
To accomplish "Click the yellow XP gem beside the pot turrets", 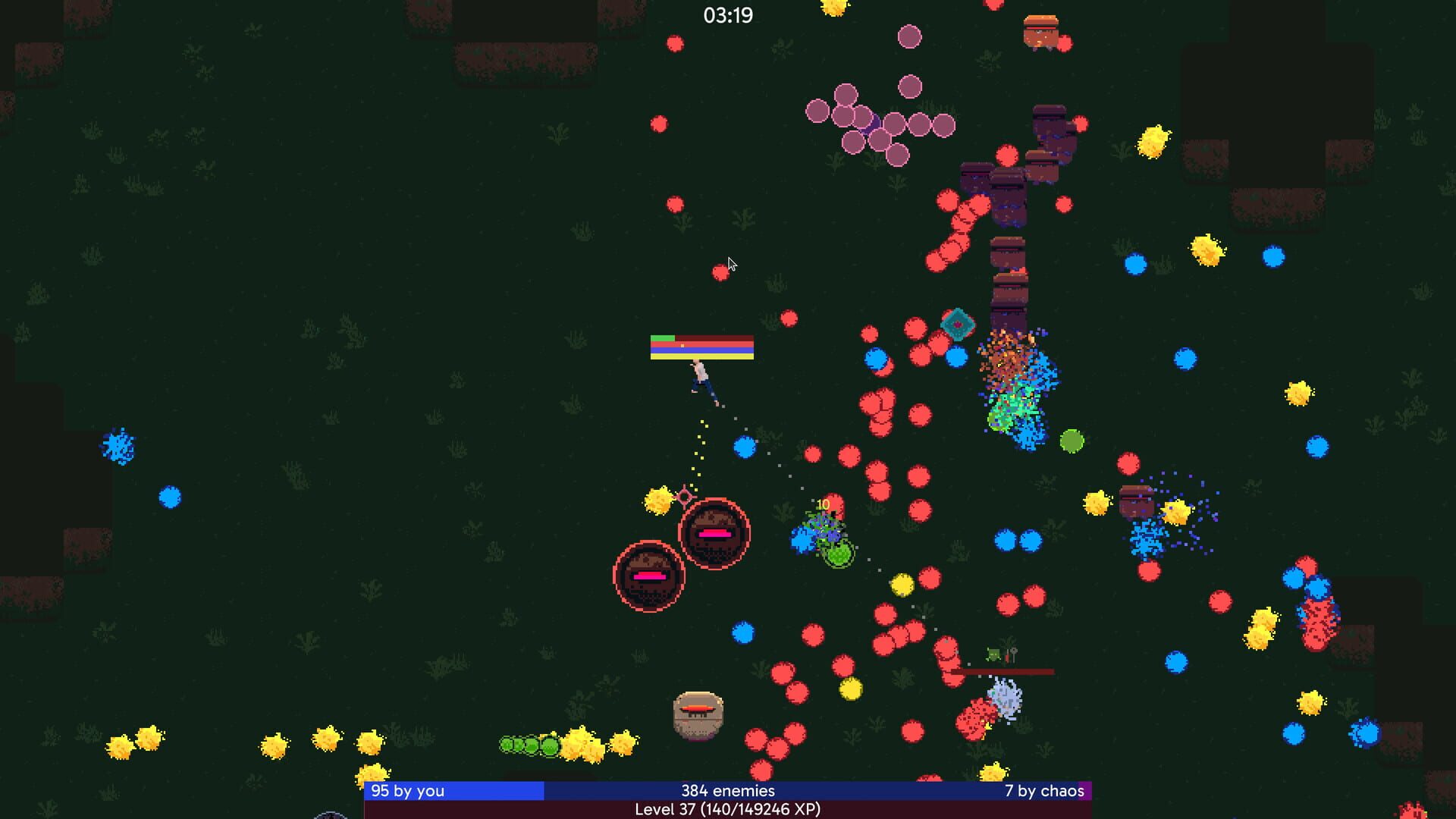I will click(658, 500).
